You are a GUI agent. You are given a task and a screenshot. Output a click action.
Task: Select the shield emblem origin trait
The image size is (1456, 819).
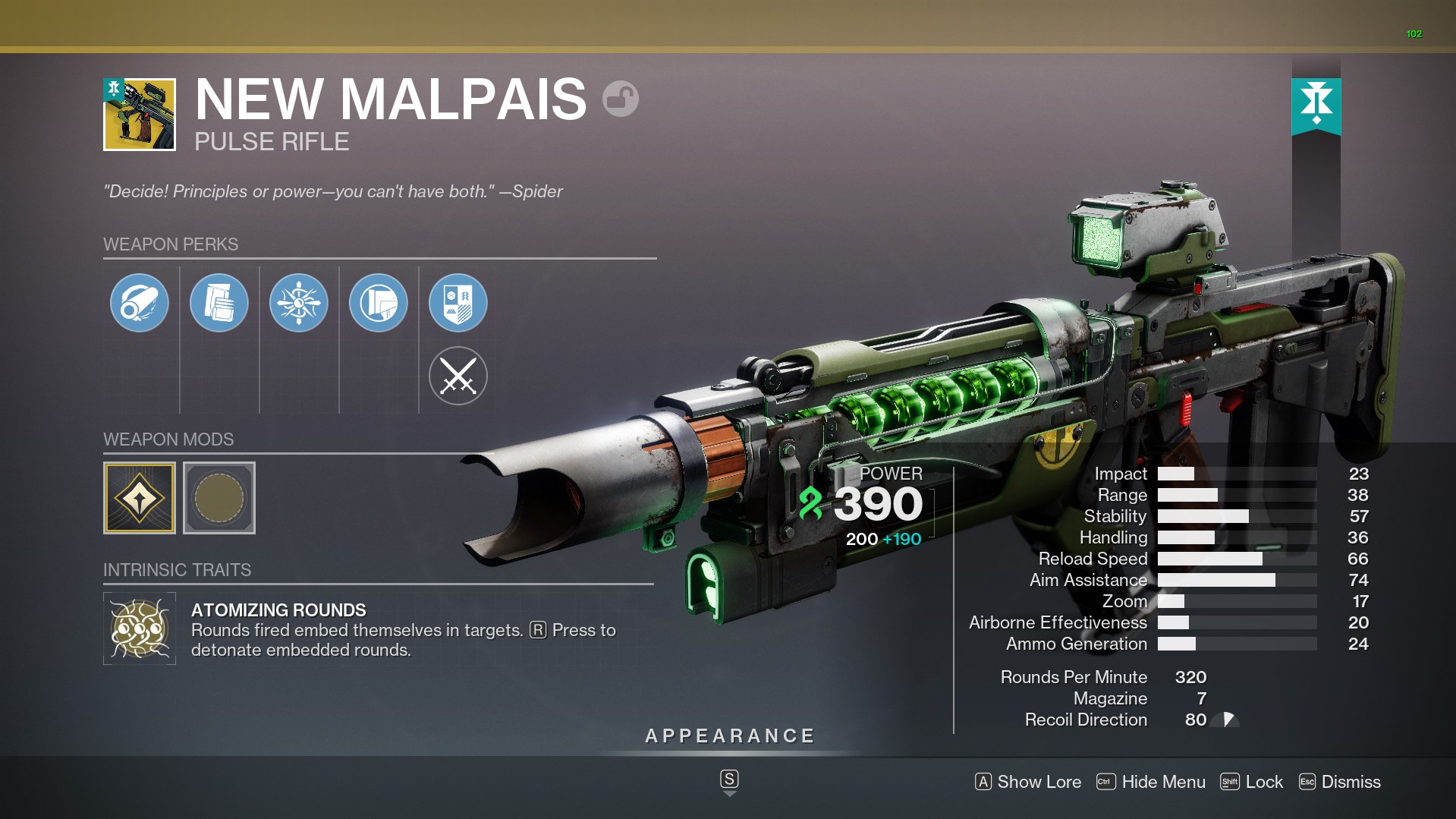point(458,303)
